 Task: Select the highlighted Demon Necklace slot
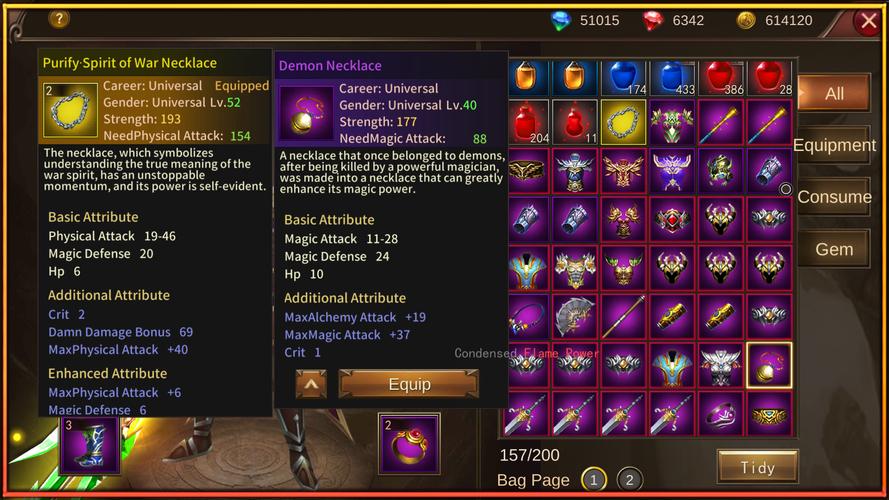769,365
